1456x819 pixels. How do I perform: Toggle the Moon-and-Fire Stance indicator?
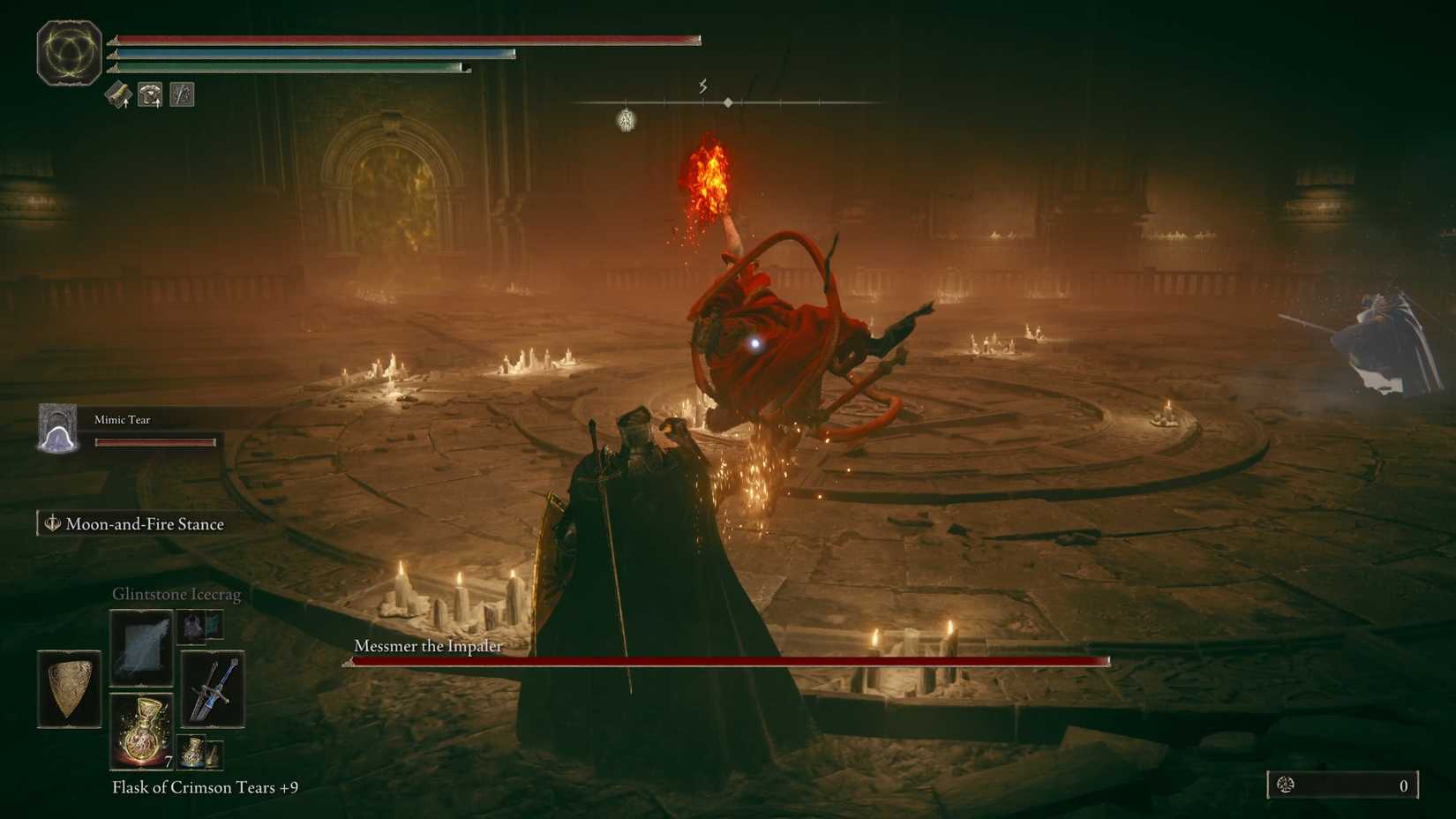click(134, 523)
